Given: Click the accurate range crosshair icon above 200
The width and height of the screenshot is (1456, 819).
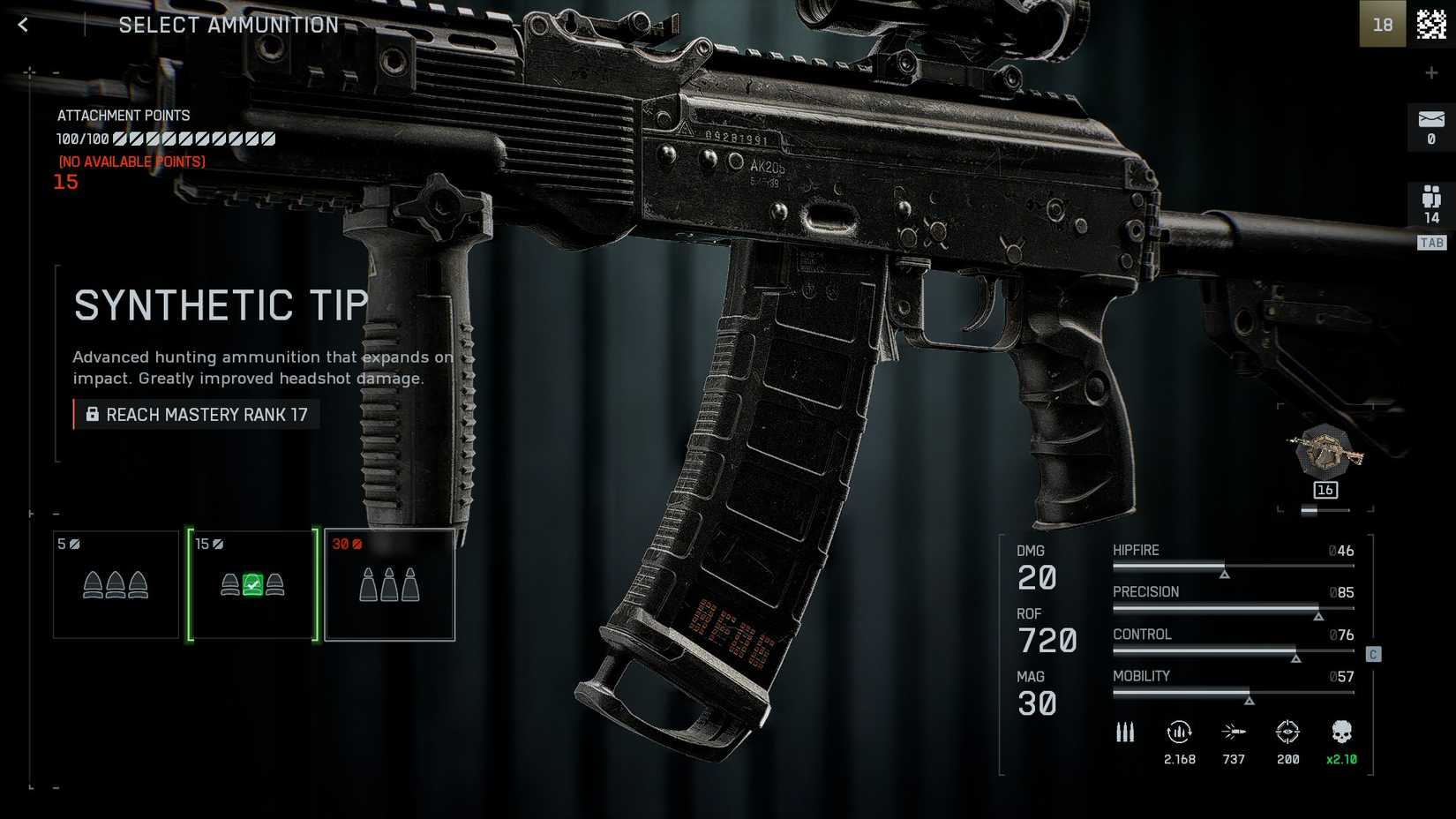Looking at the screenshot, I should click(1288, 732).
